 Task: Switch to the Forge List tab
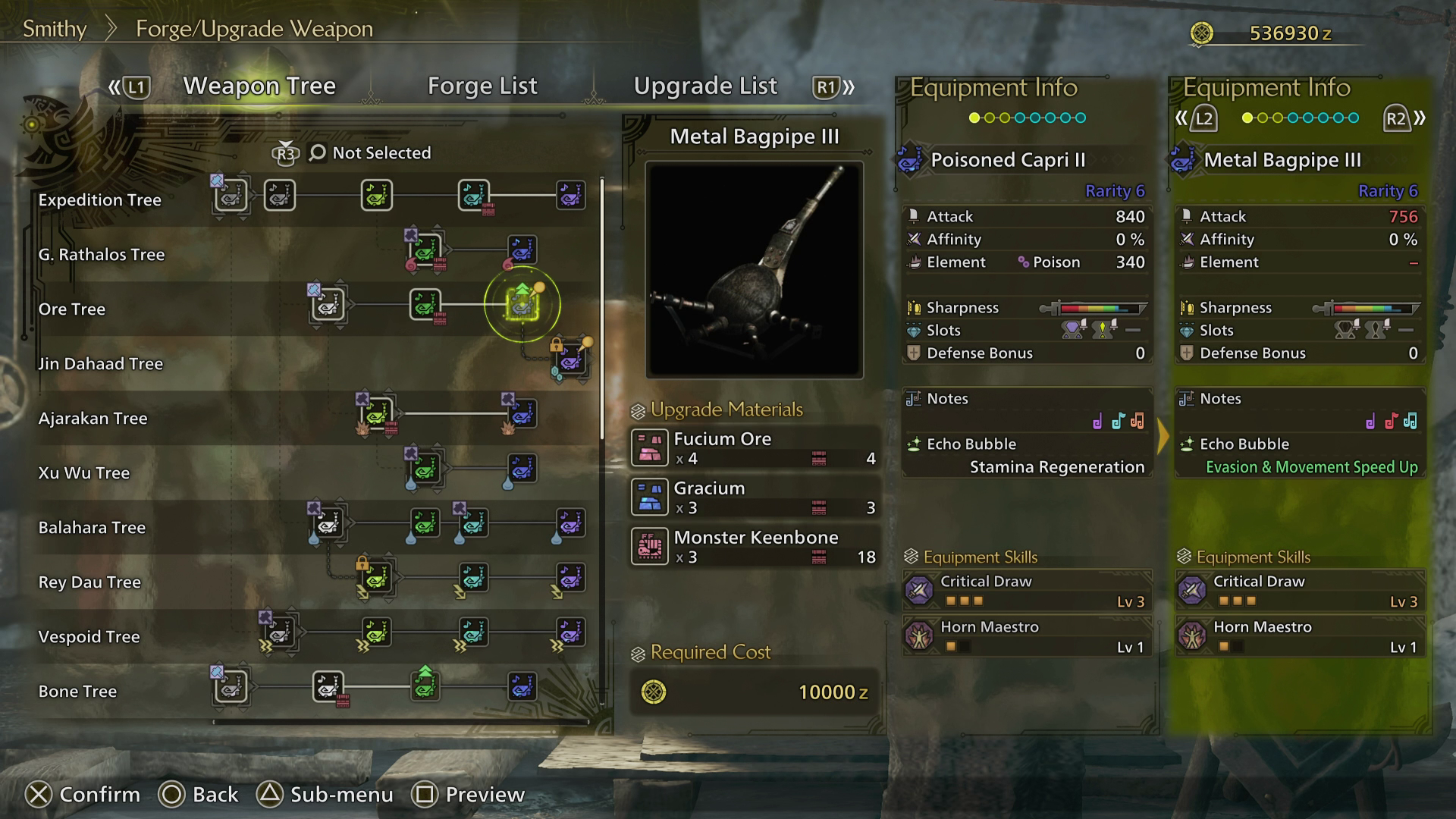click(483, 86)
